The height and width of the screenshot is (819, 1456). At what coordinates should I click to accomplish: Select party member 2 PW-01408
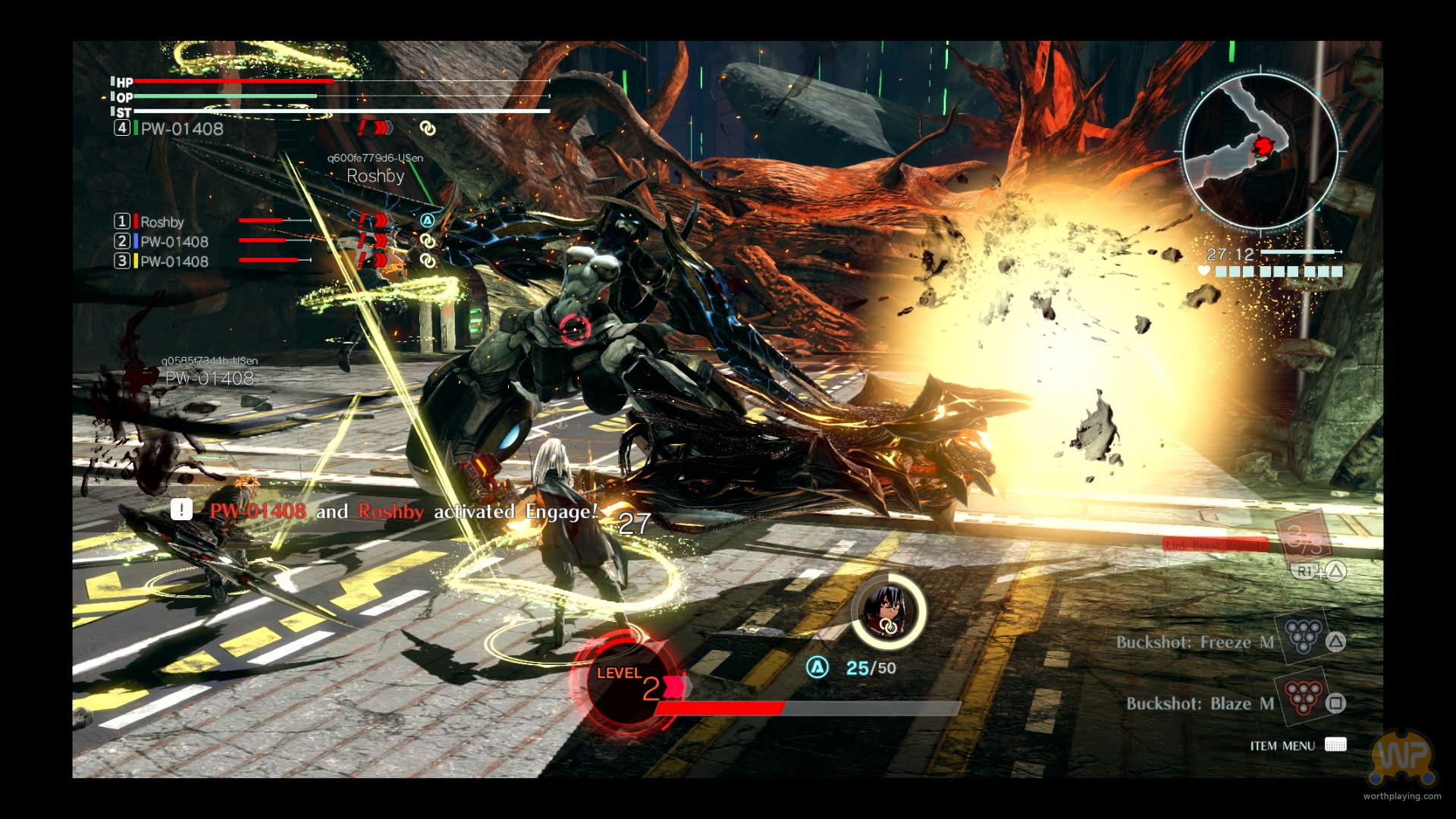pyautogui.click(x=174, y=242)
